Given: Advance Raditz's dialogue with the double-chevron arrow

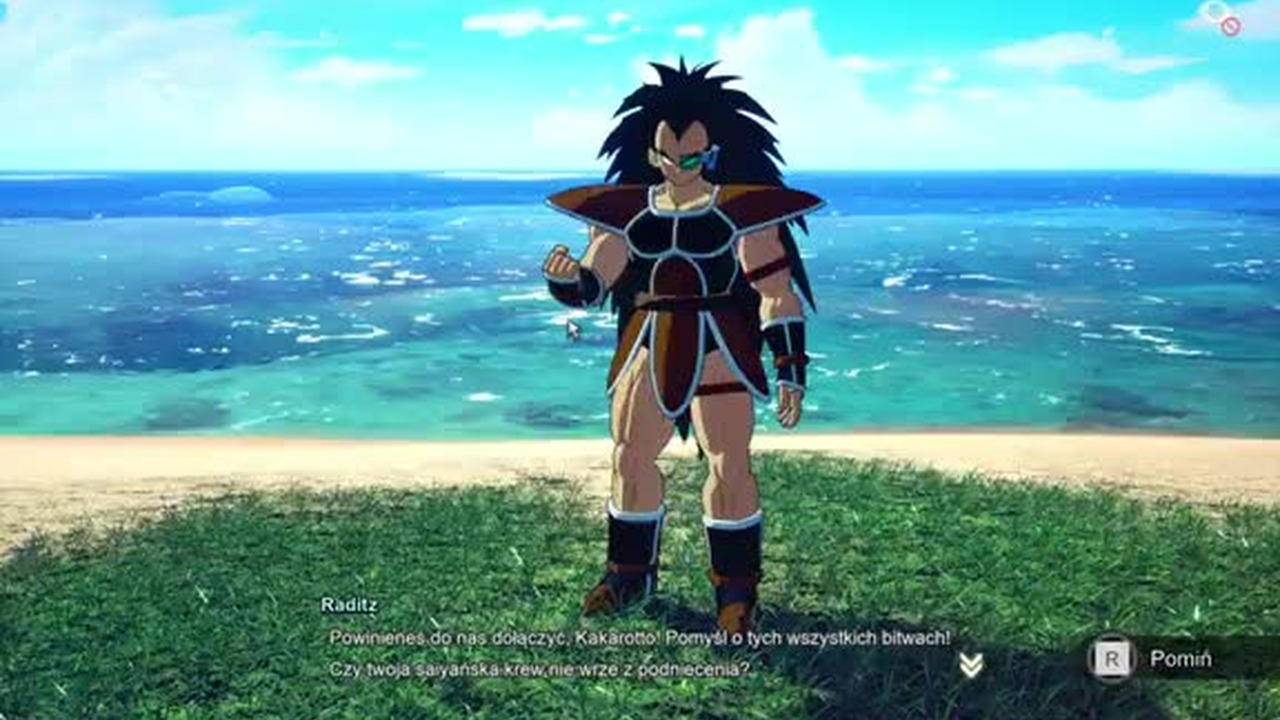Looking at the screenshot, I should click(x=970, y=665).
